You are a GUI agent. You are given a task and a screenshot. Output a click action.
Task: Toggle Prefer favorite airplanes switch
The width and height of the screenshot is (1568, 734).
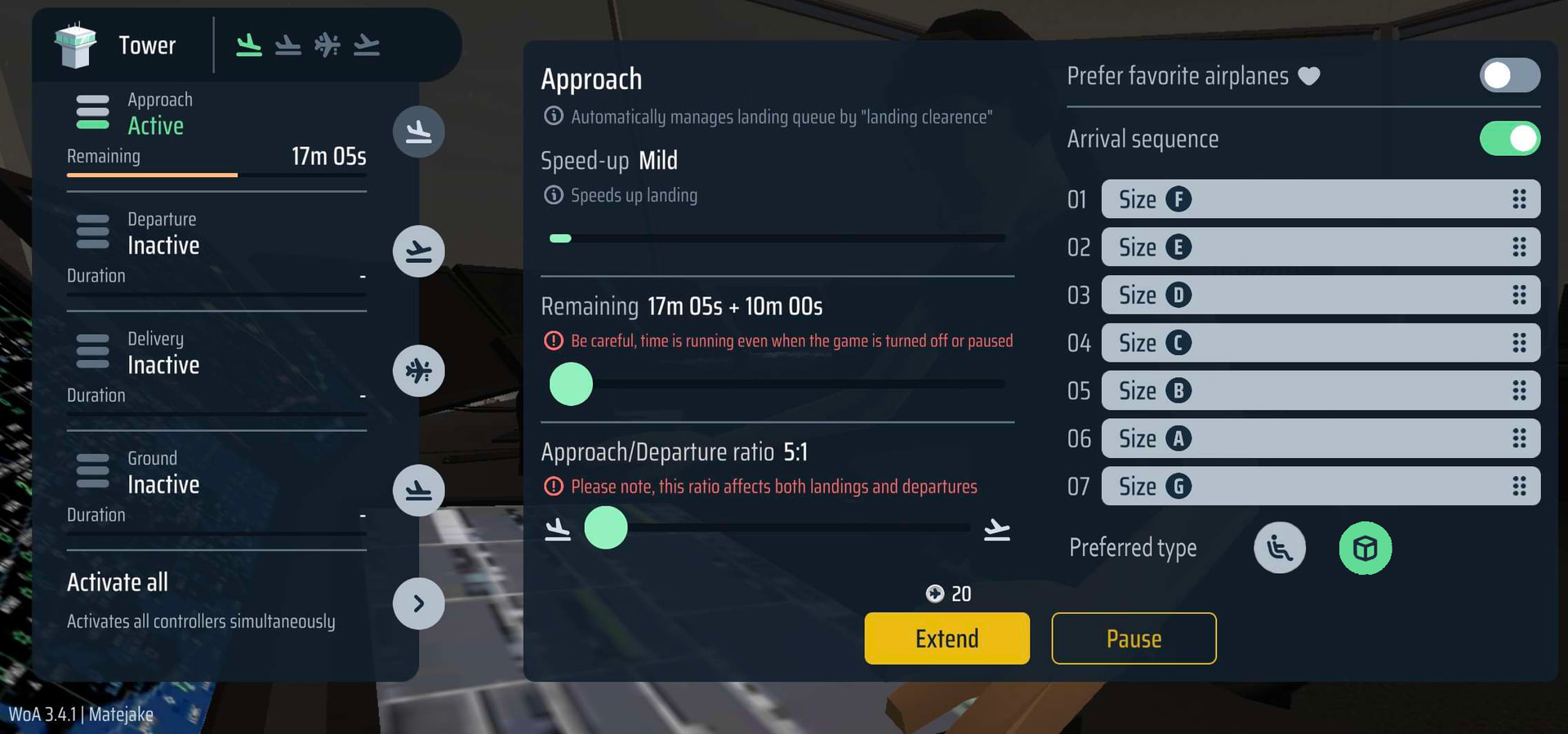pos(1509,76)
